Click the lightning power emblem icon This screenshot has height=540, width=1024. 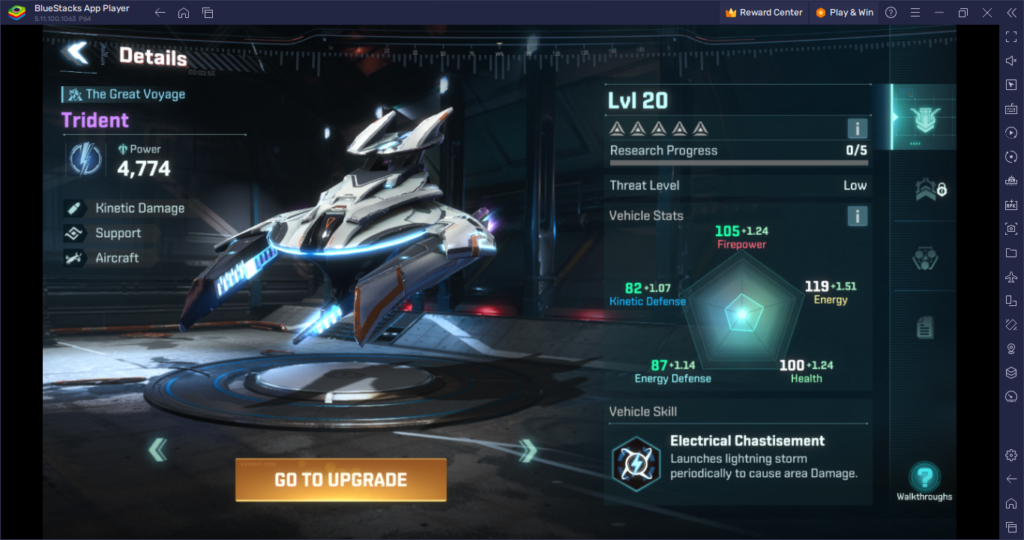pyautogui.click(x=83, y=159)
